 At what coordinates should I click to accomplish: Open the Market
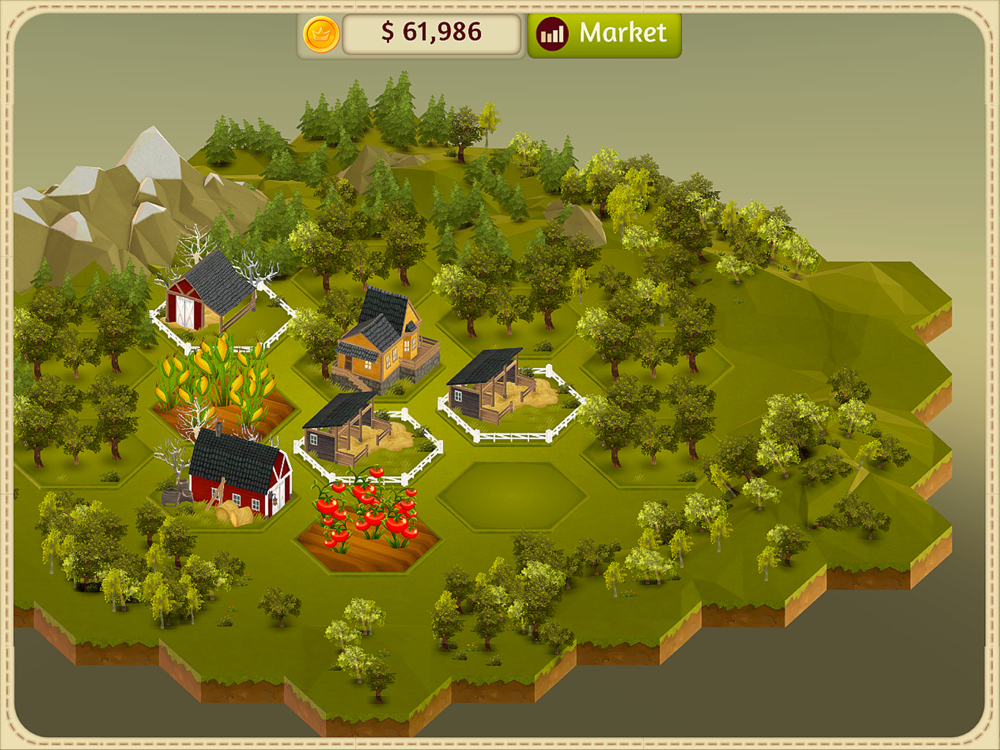click(604, 34)
